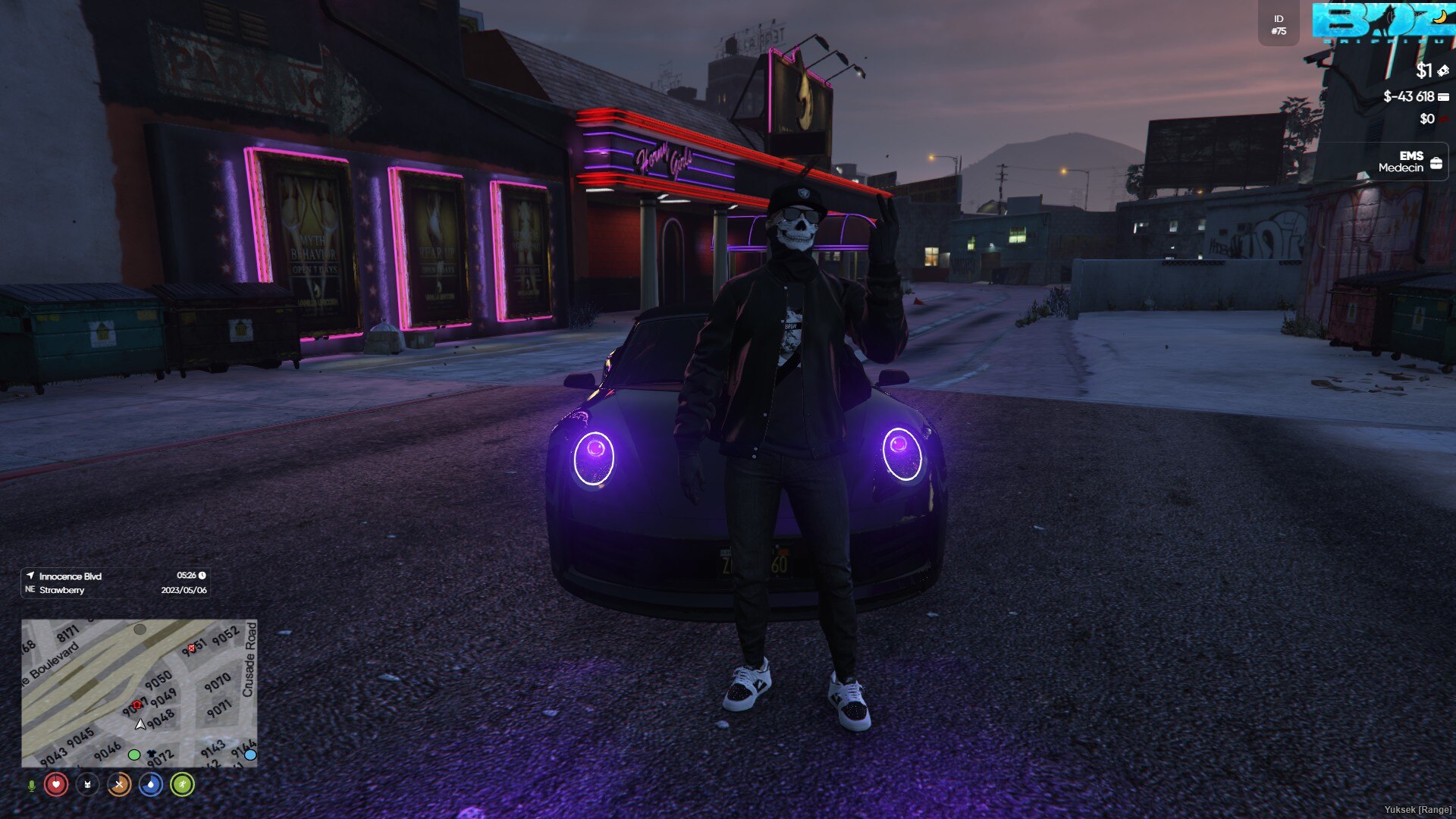Select the red crossed-square marker on the minimap

pyautogui.click(x=191, y=648)
